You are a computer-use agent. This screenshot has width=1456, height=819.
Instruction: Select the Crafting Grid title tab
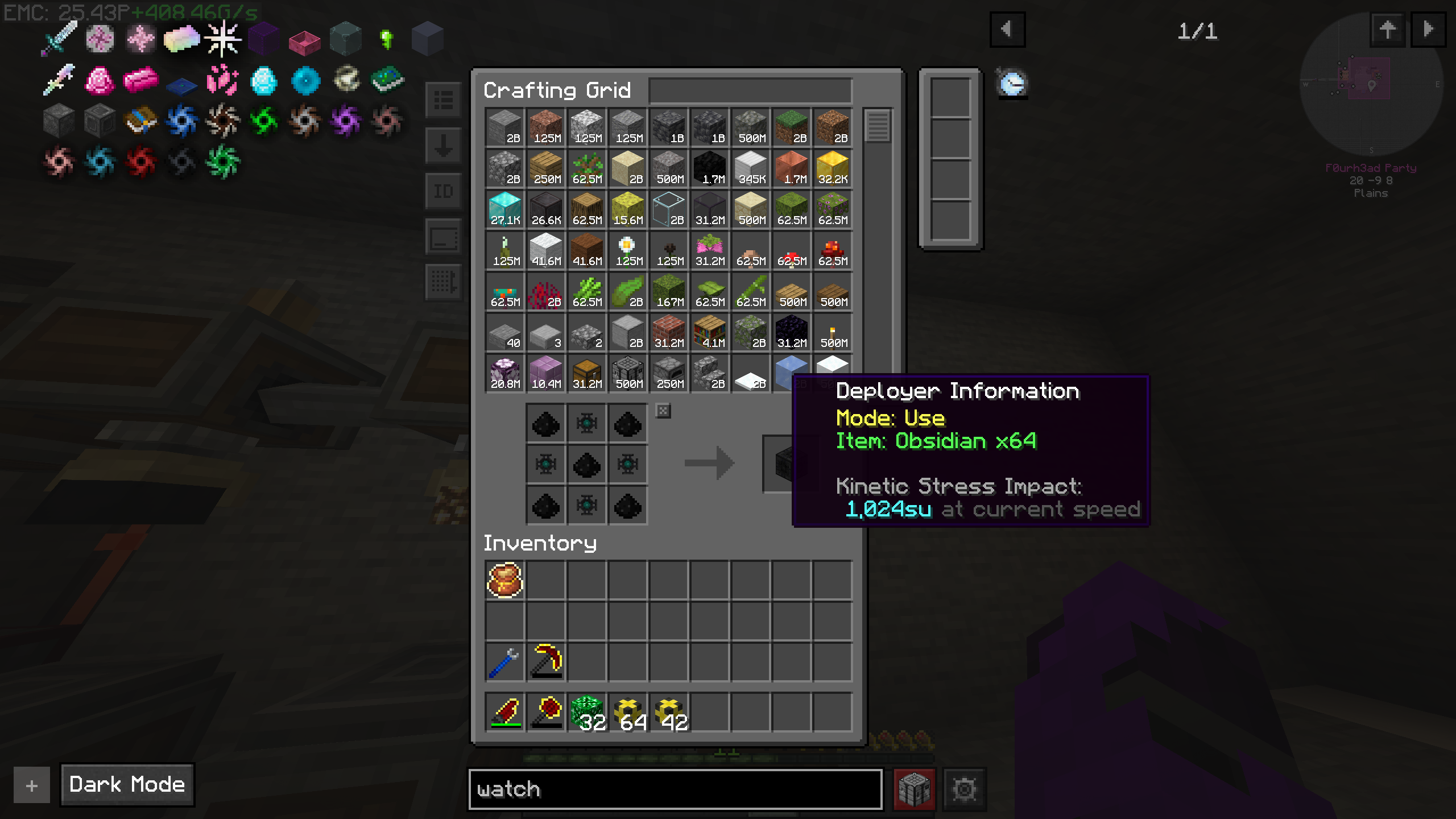point(557,90)
